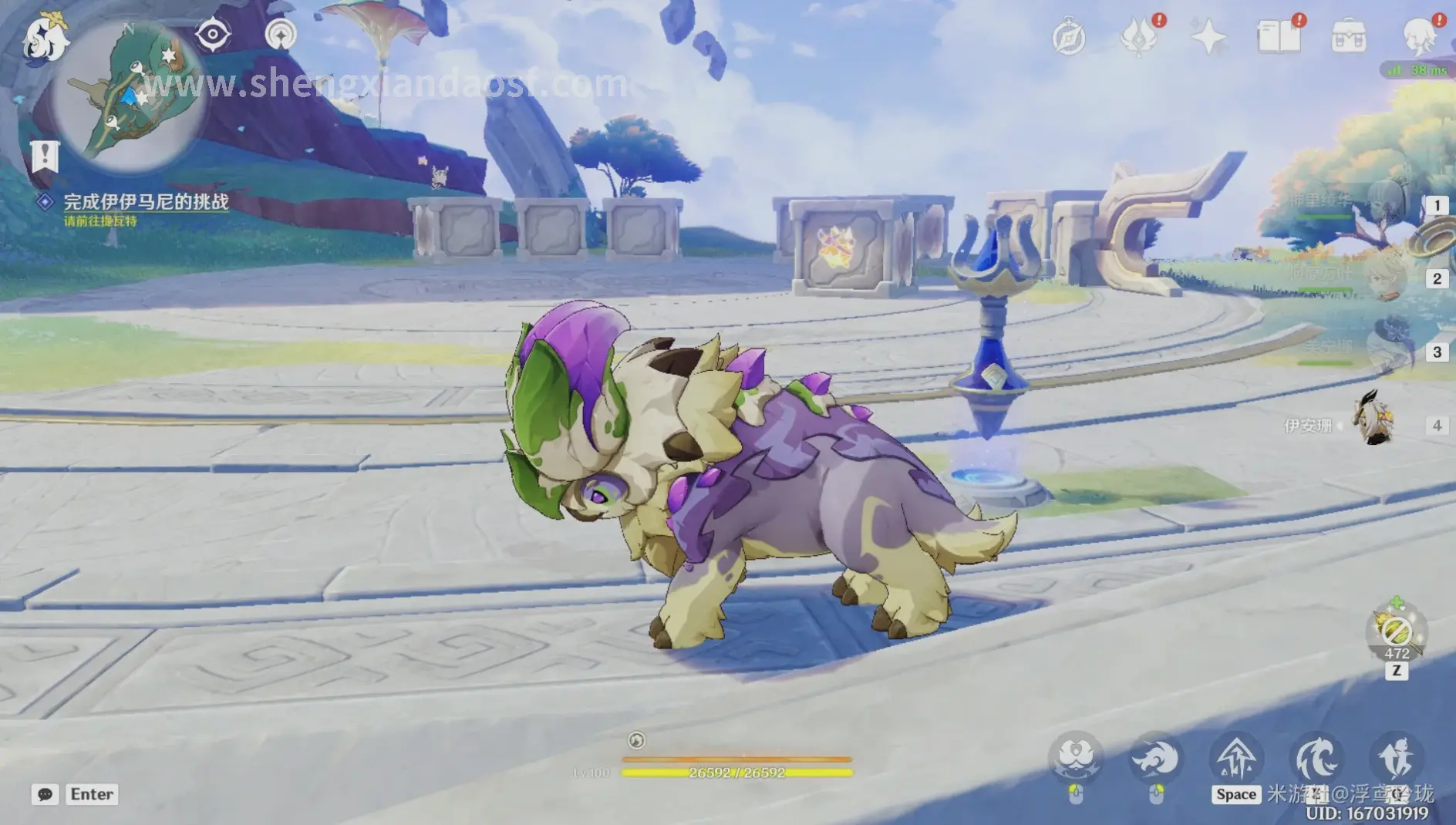Open the open-book handbook icon
This screenshot has width=1456, height=825.
pyautogui.click(x=1278, y=37)
